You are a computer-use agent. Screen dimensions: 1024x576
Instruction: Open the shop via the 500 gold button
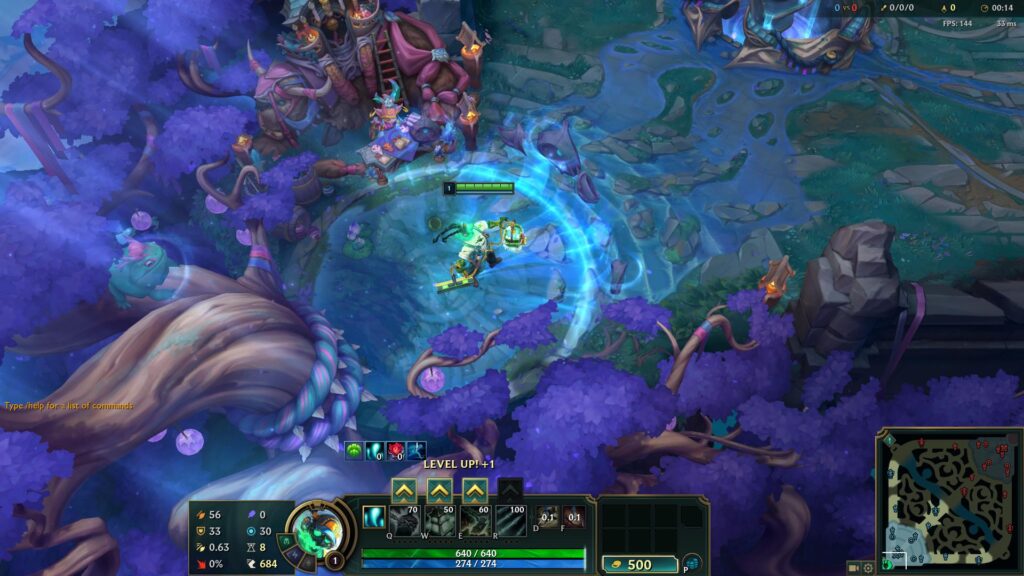click(639, 564)
